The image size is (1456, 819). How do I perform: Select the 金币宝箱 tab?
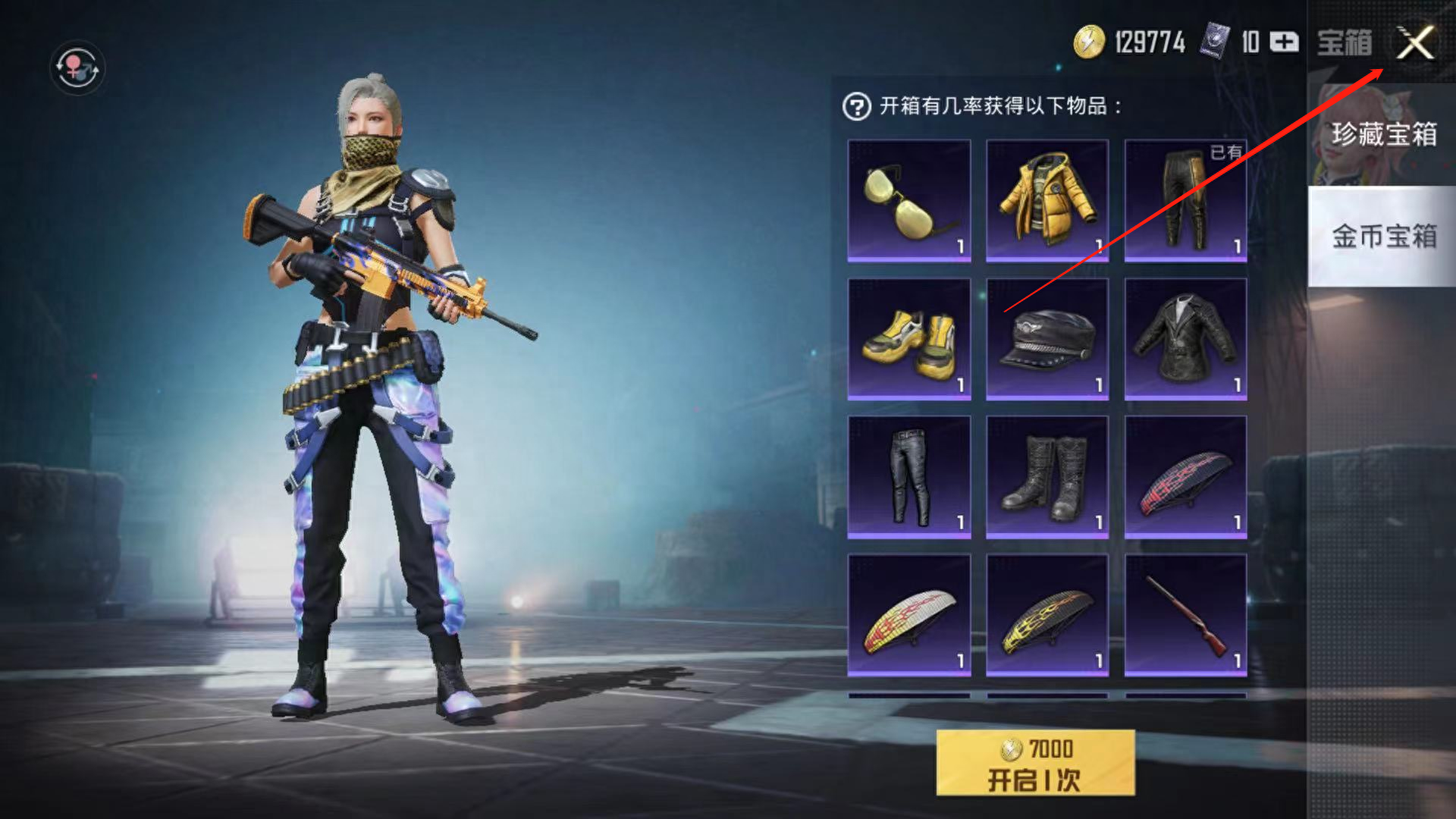1382,237
